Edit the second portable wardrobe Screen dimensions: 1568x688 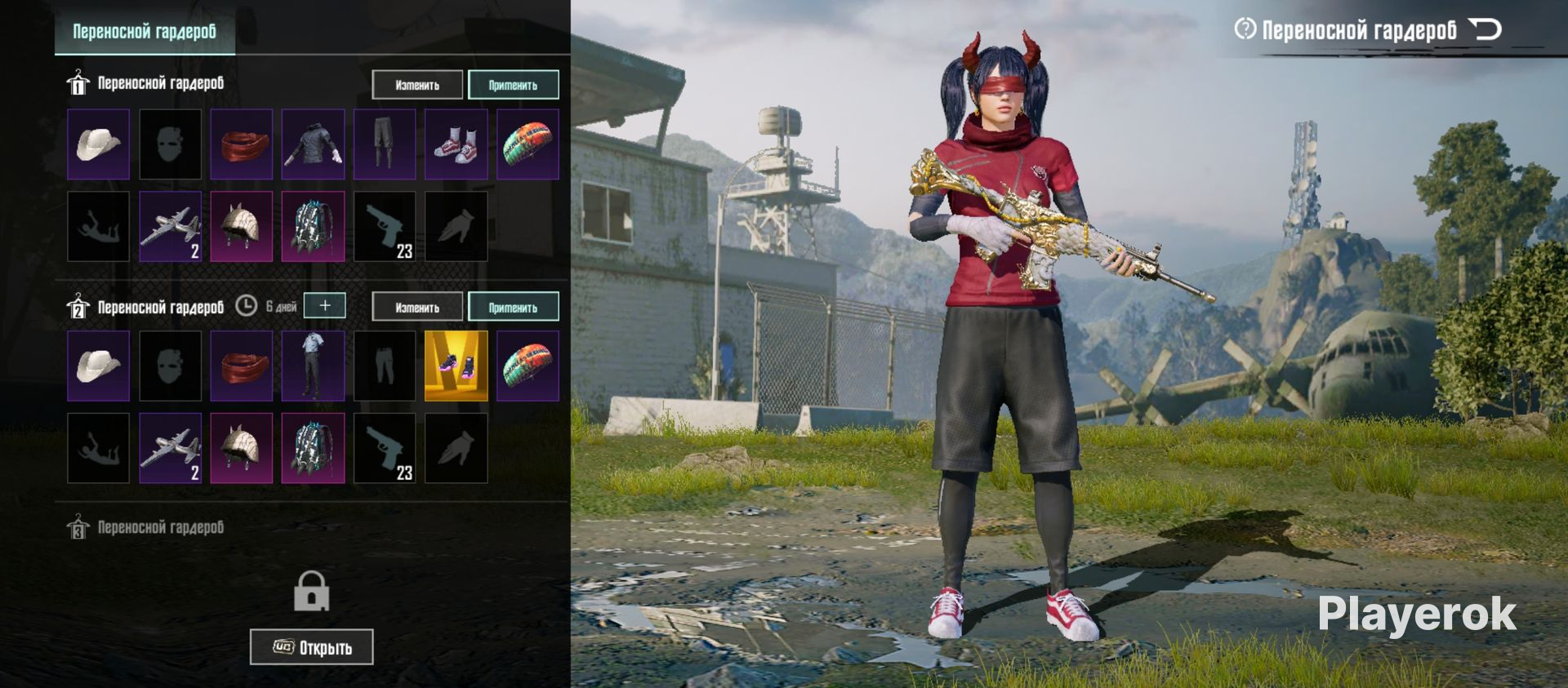click(417, 308)
